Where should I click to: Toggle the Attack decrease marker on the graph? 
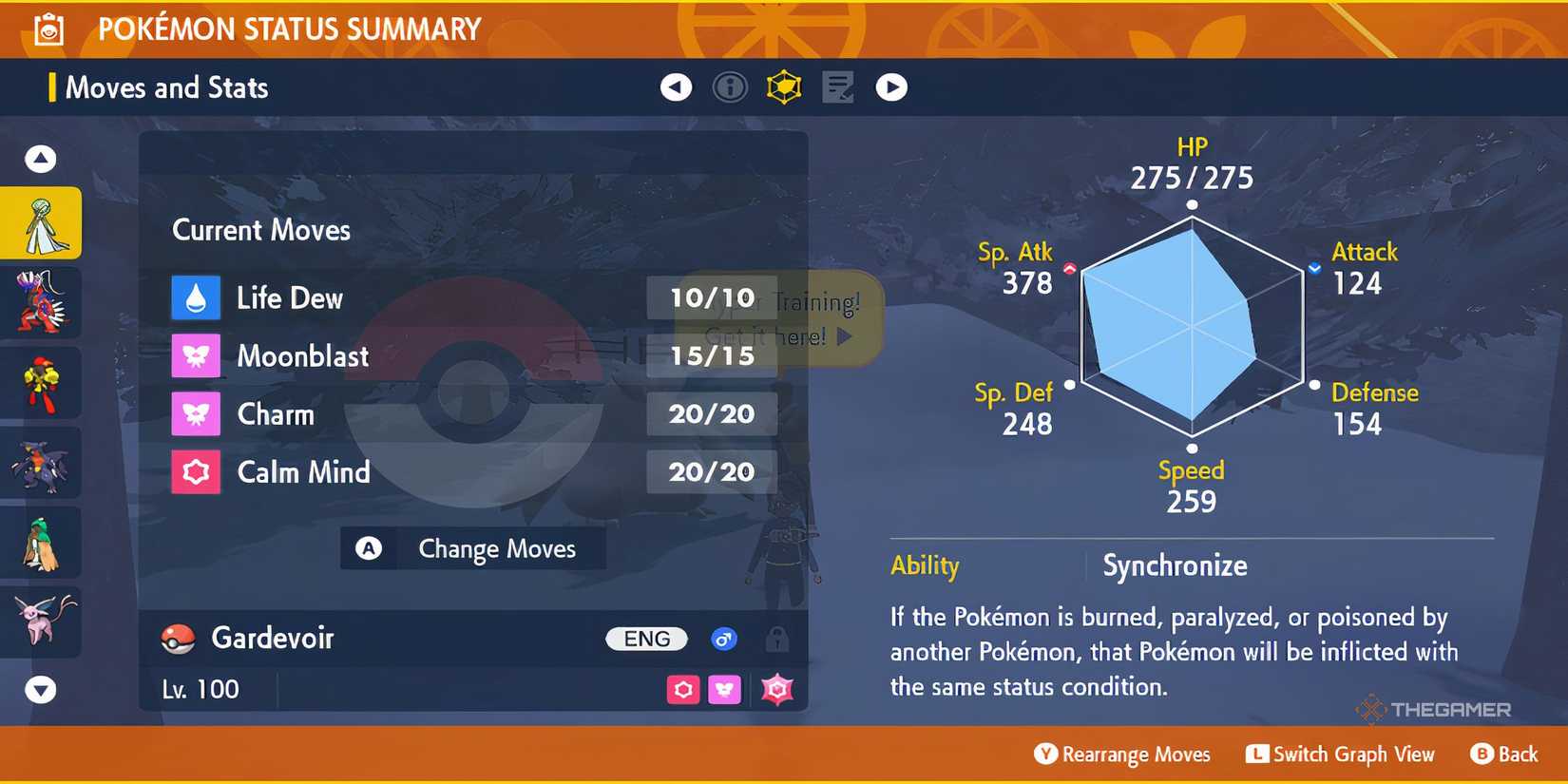tap(1314, 267)
